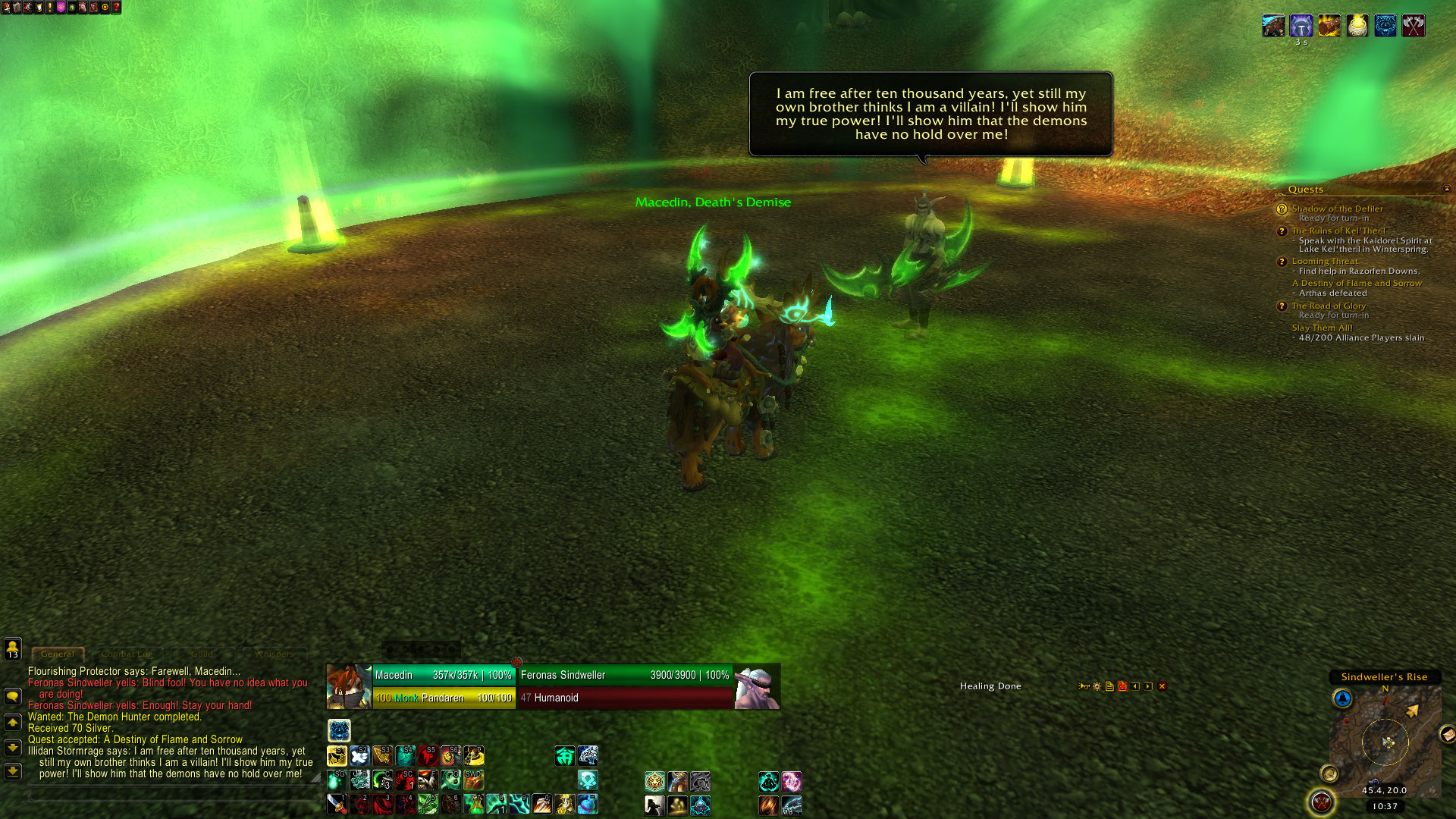Screen dimensions: 1456x819
Task: Open the Combat Log chat tab
Action: (x=127, y=654)
